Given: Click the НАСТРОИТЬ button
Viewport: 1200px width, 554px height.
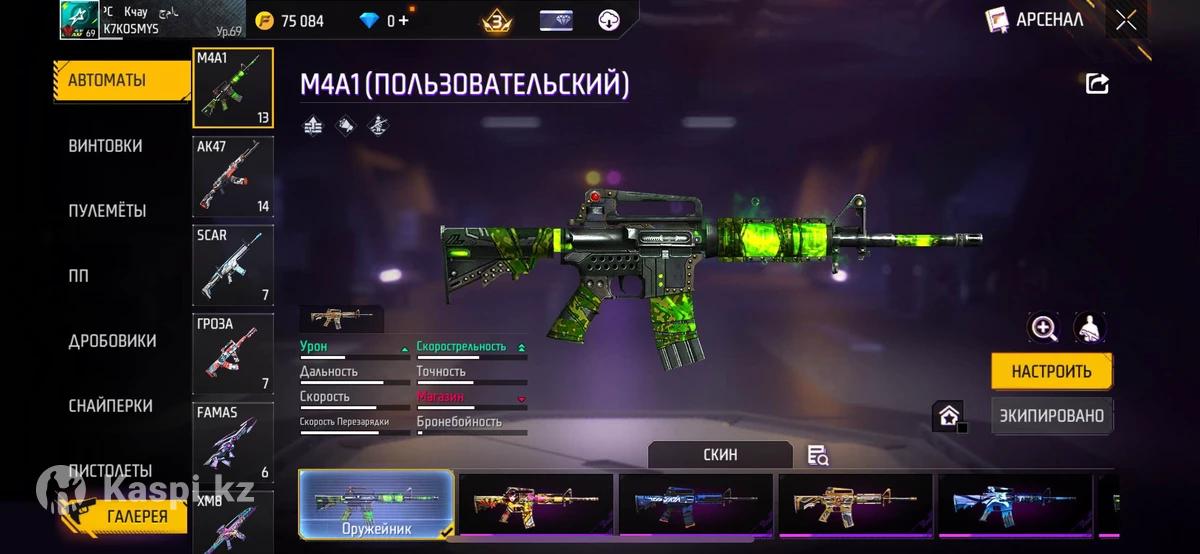Looking at the screenshot, I should point(1051,371).
